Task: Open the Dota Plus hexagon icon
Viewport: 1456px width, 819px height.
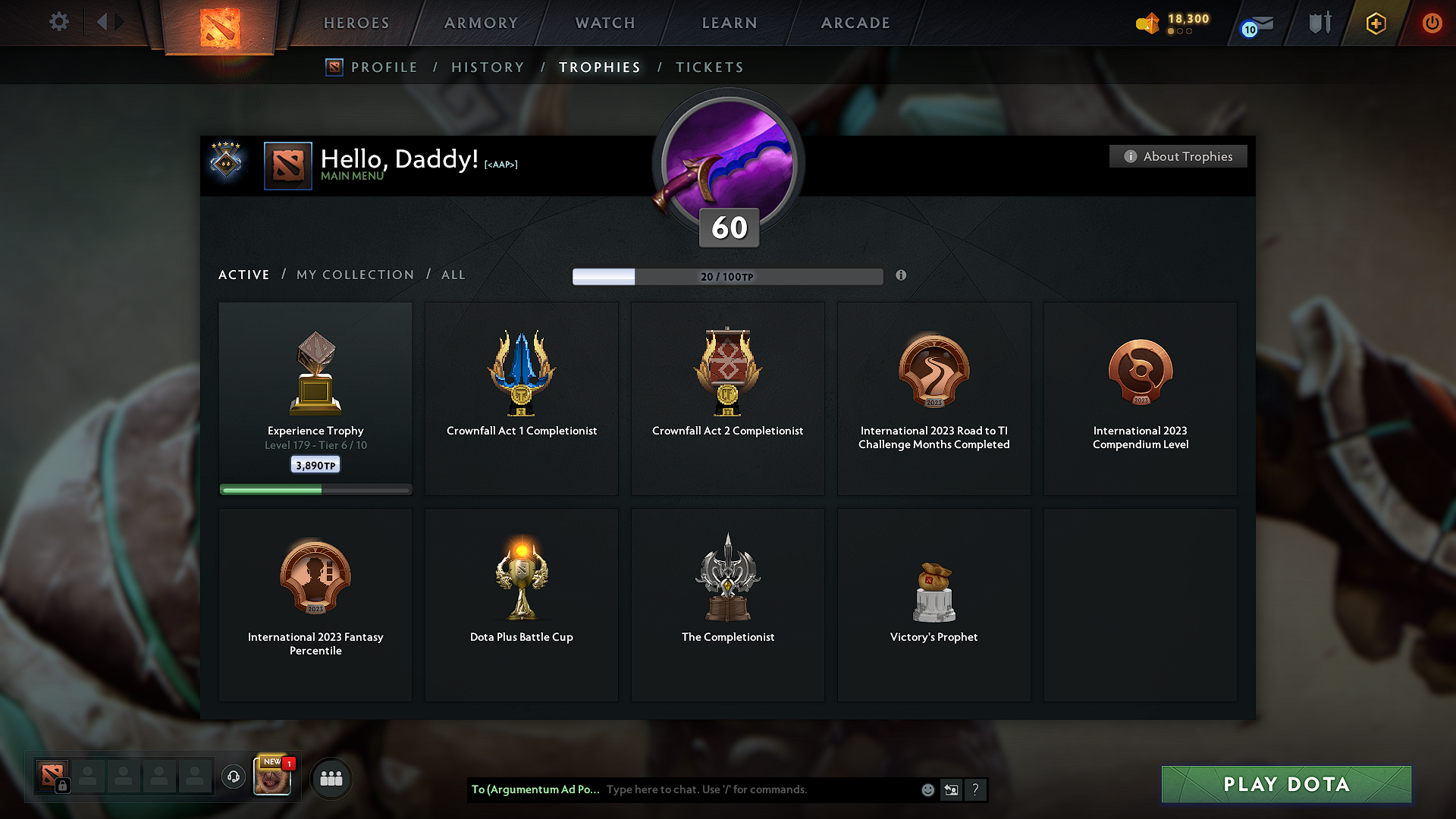Action: tap(1376, 24)
